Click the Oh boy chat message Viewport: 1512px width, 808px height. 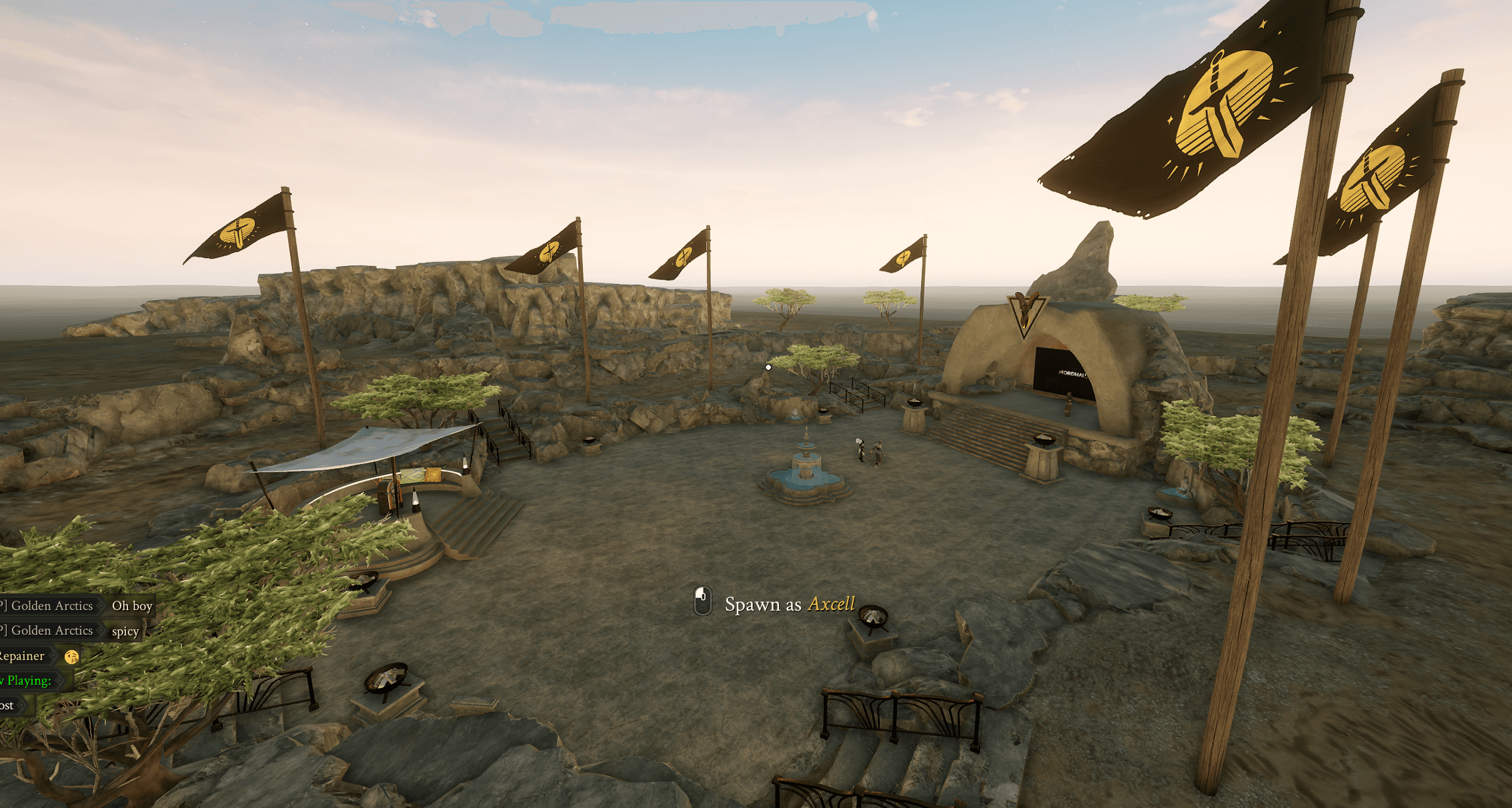point(131,606)
